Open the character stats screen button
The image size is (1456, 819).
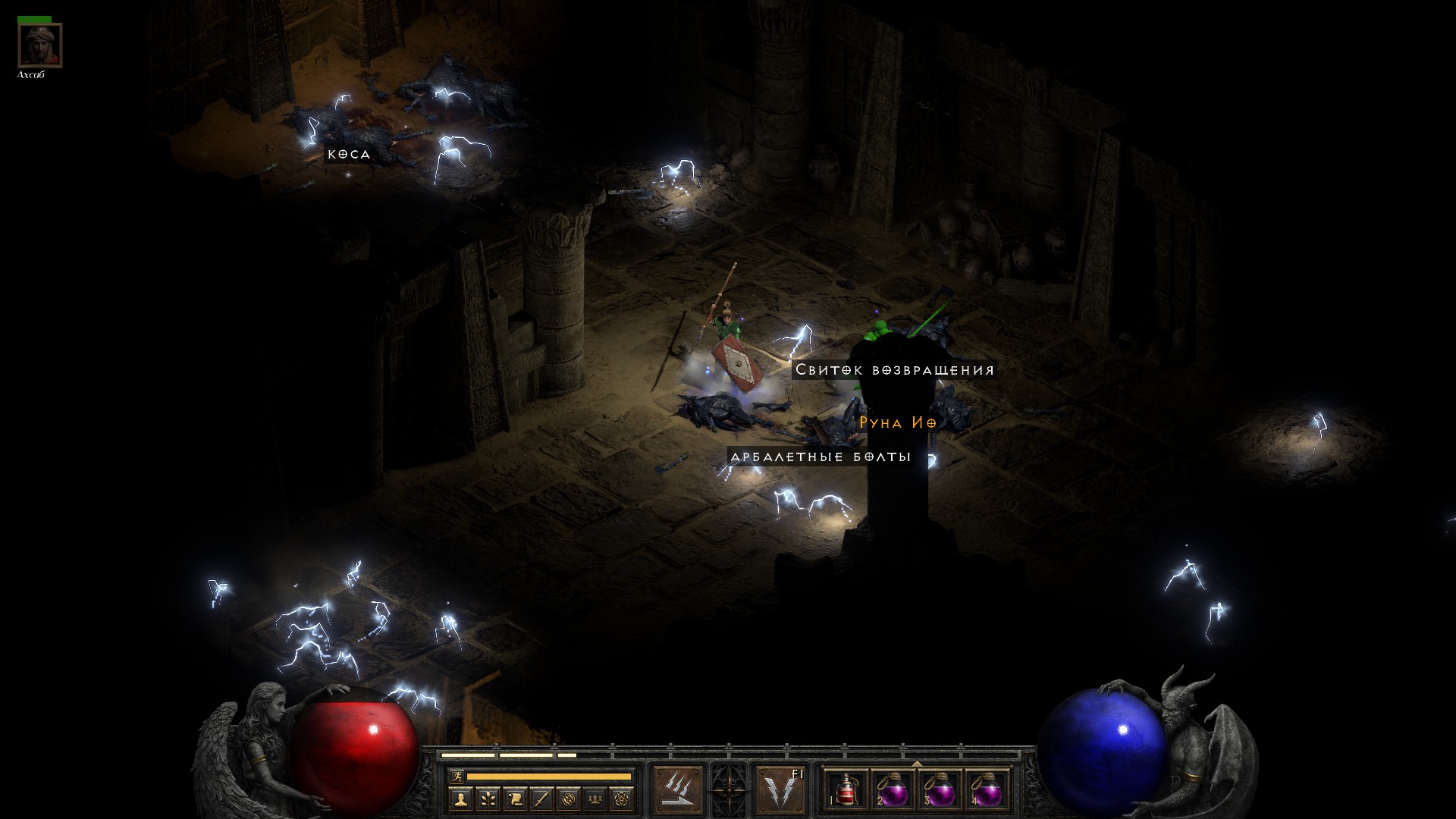460,799
